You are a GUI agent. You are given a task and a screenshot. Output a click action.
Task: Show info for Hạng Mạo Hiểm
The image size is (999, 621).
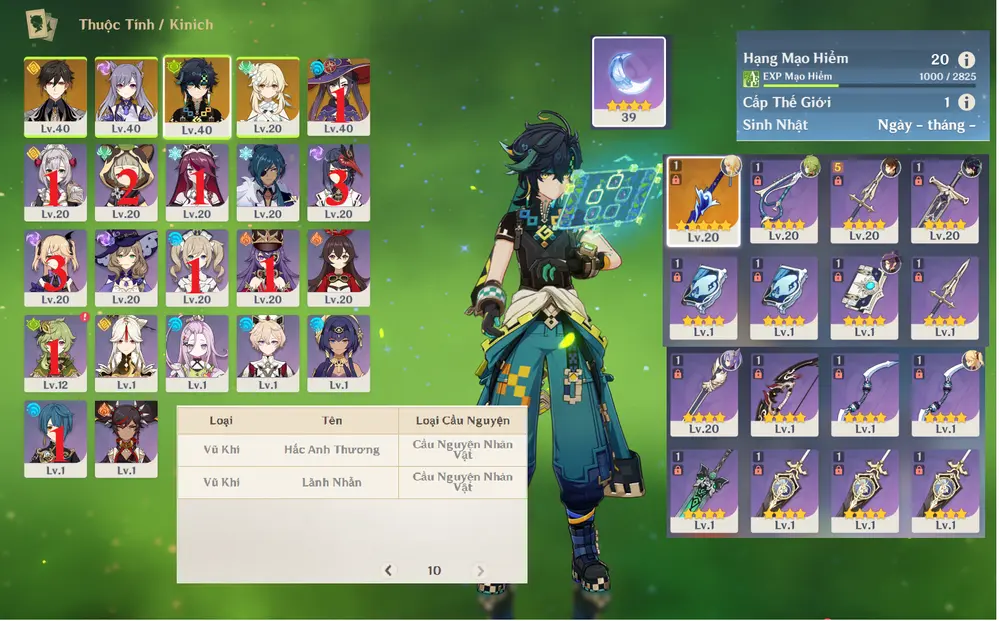click(x=966, y=60)
